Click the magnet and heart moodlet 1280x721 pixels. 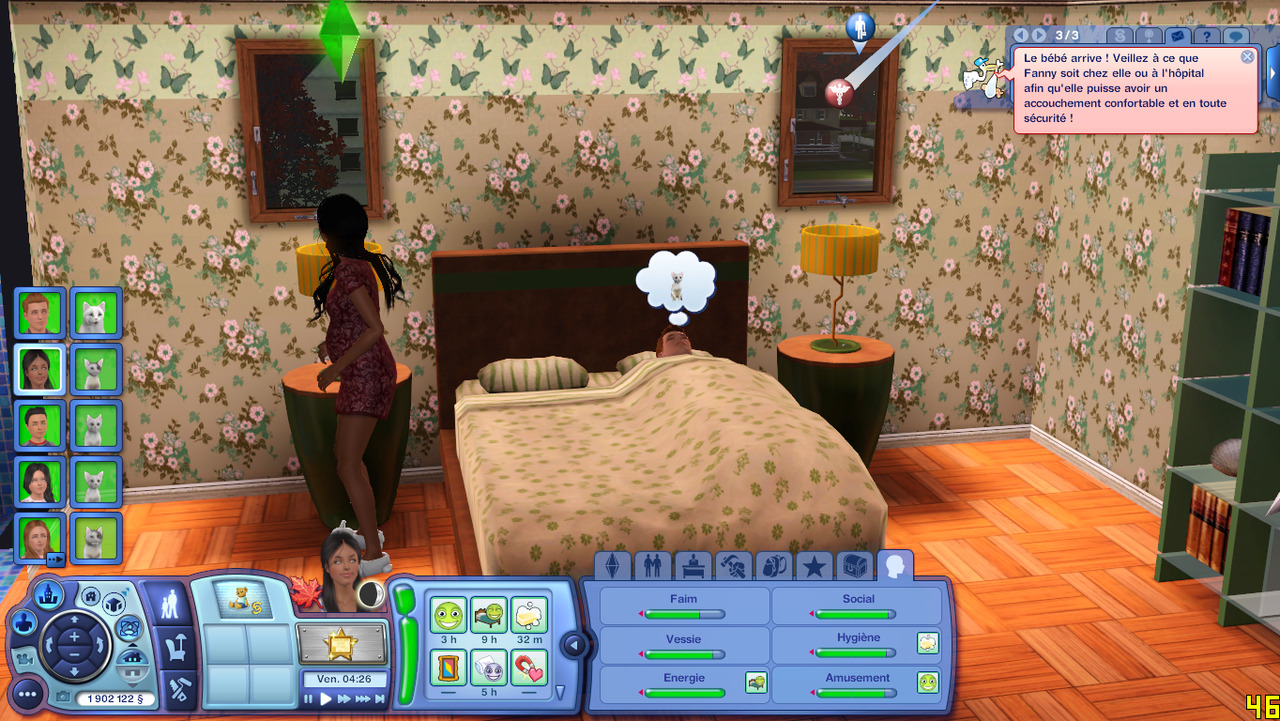(x=529, y=667)
